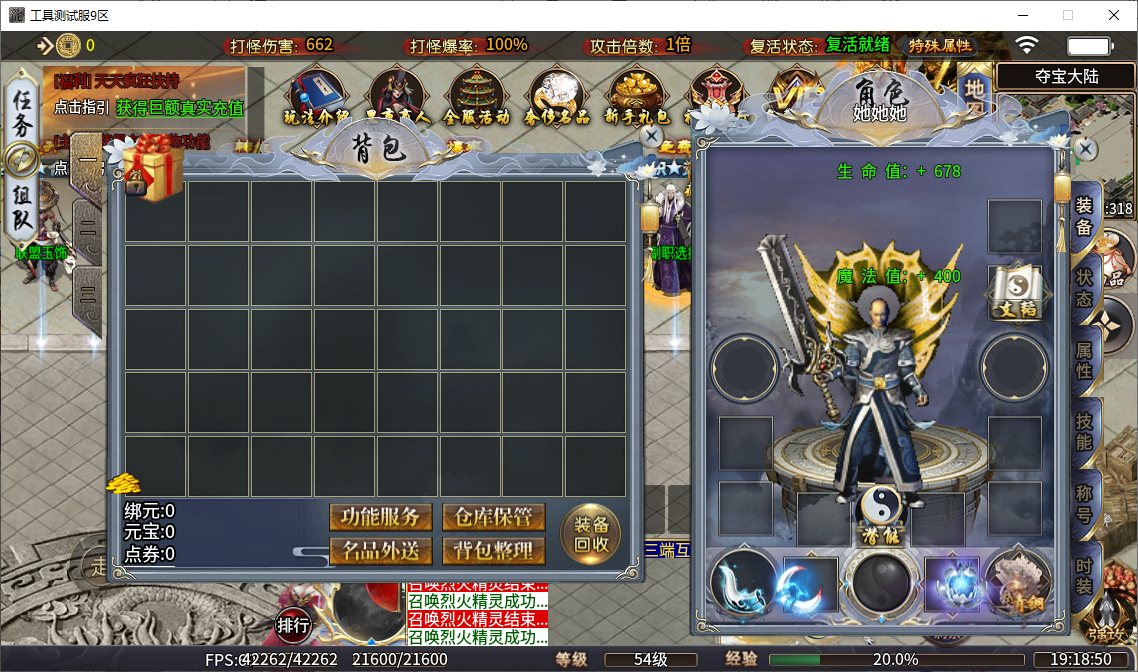The width and height of the screenshot is (1138, 672).
Task: Close the game window
Action: pyautogui.click(x=1114, y=15)
